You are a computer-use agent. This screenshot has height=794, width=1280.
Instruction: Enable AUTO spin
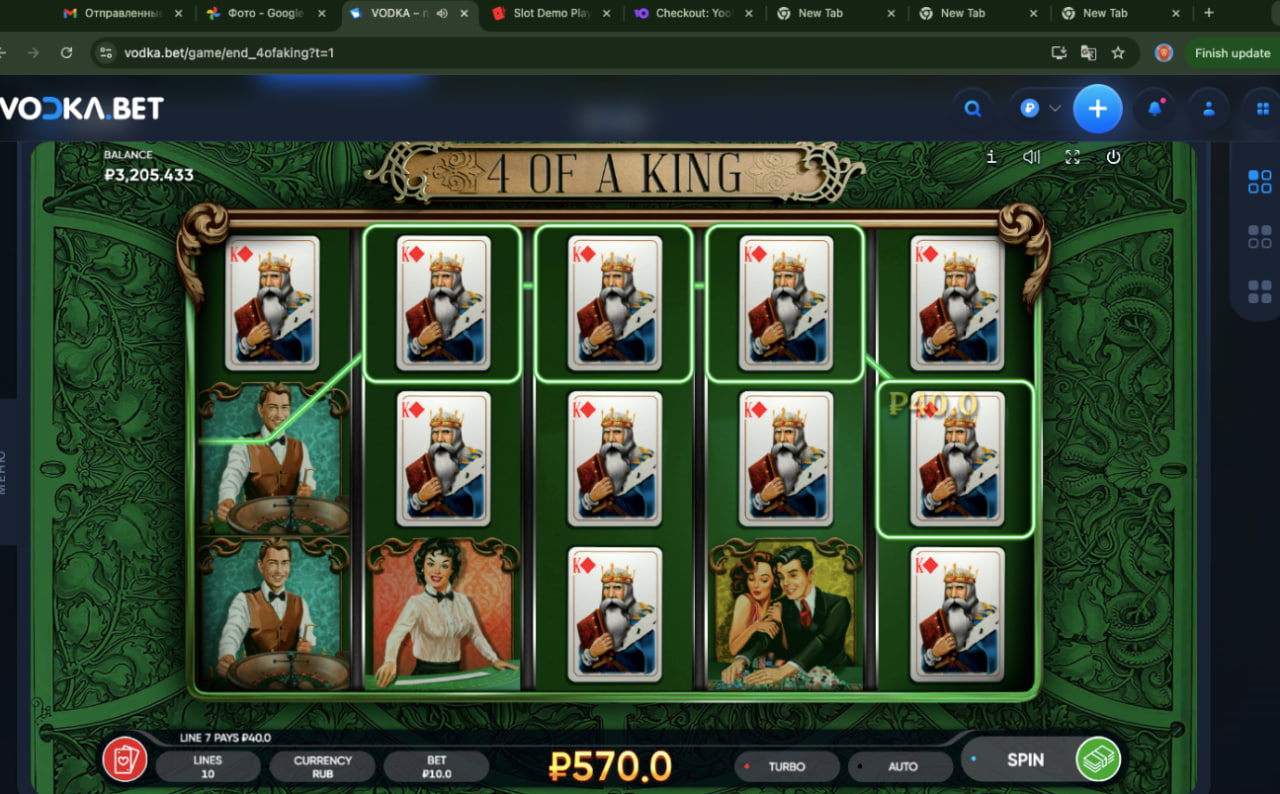(x=902, y=767)
